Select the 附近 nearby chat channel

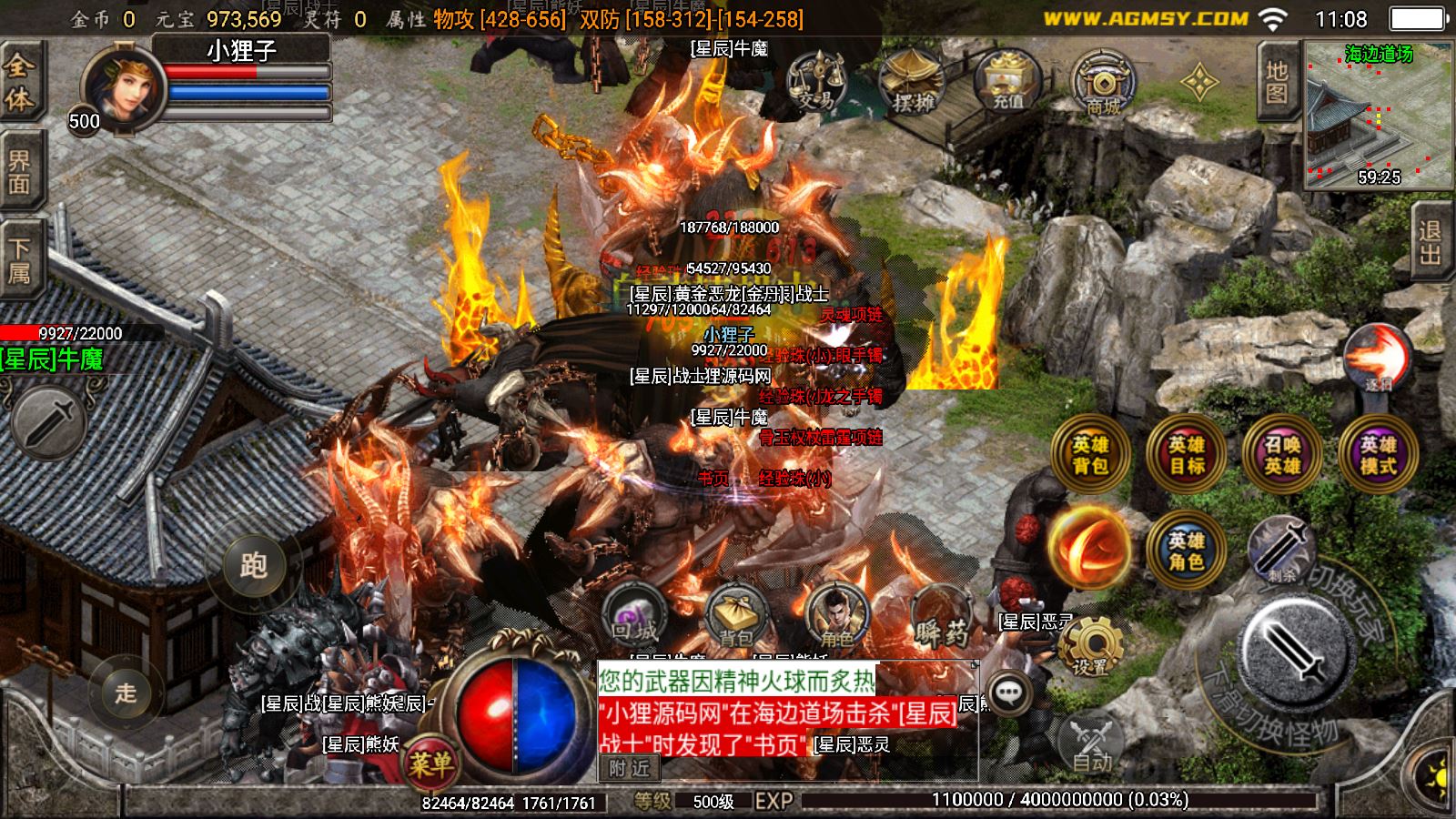(x=629, y=769)
